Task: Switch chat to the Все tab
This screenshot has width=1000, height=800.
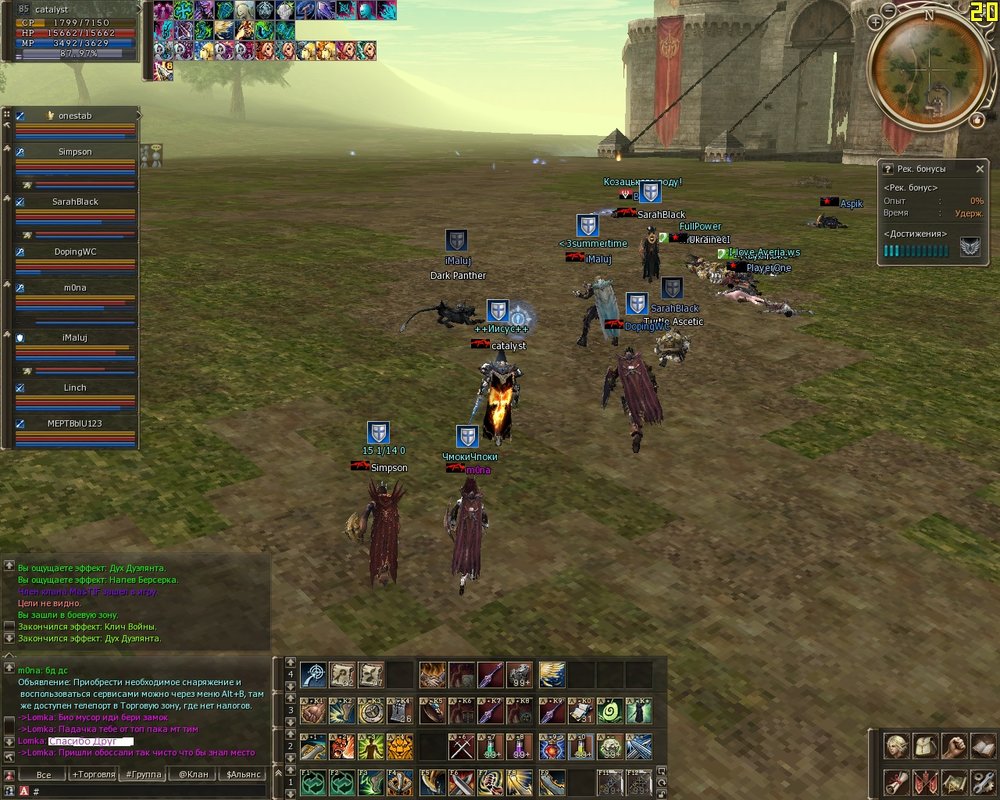Action: [43, 774]
